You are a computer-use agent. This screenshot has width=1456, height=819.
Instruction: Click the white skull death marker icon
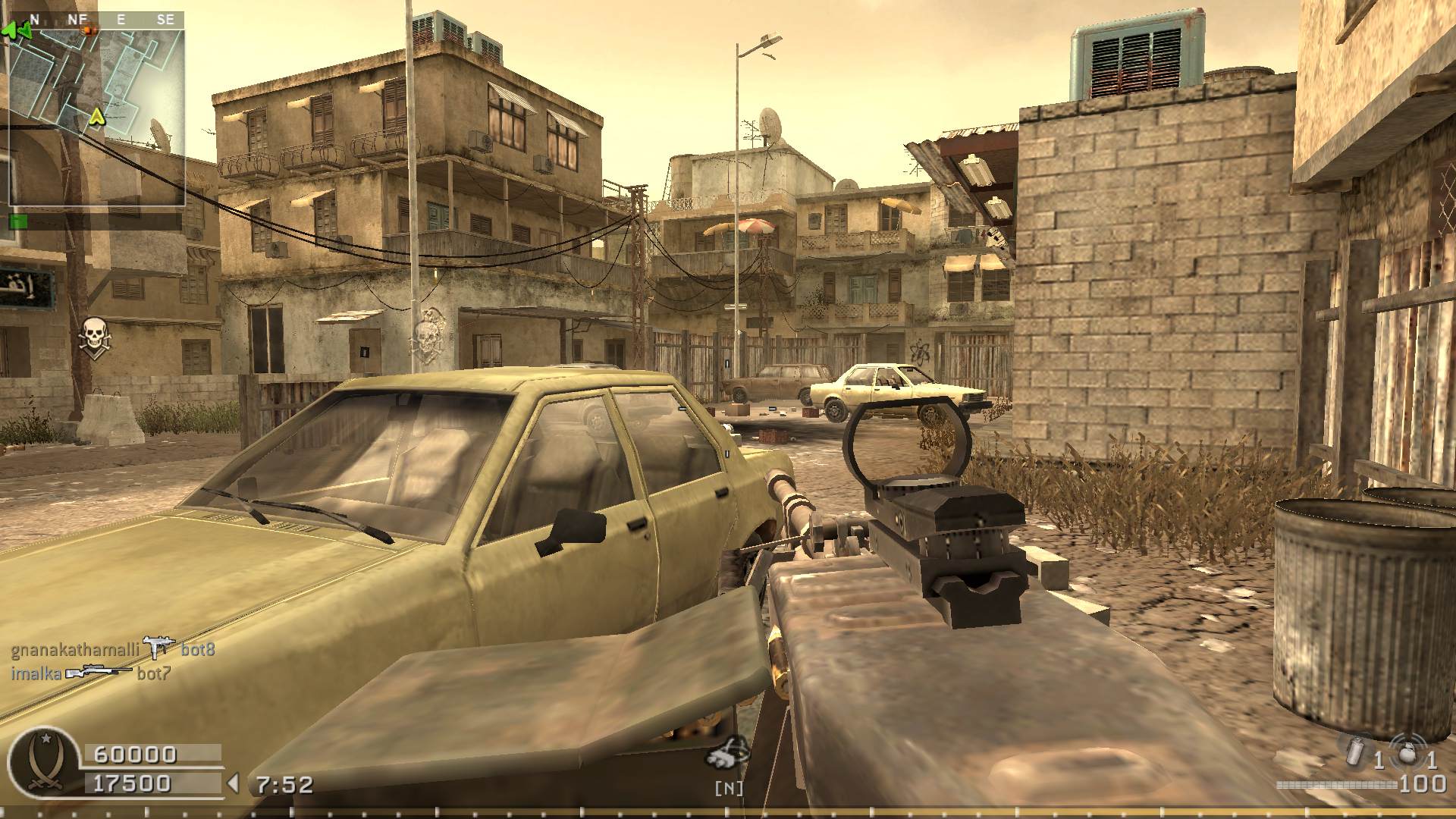(x=95, y=334)
